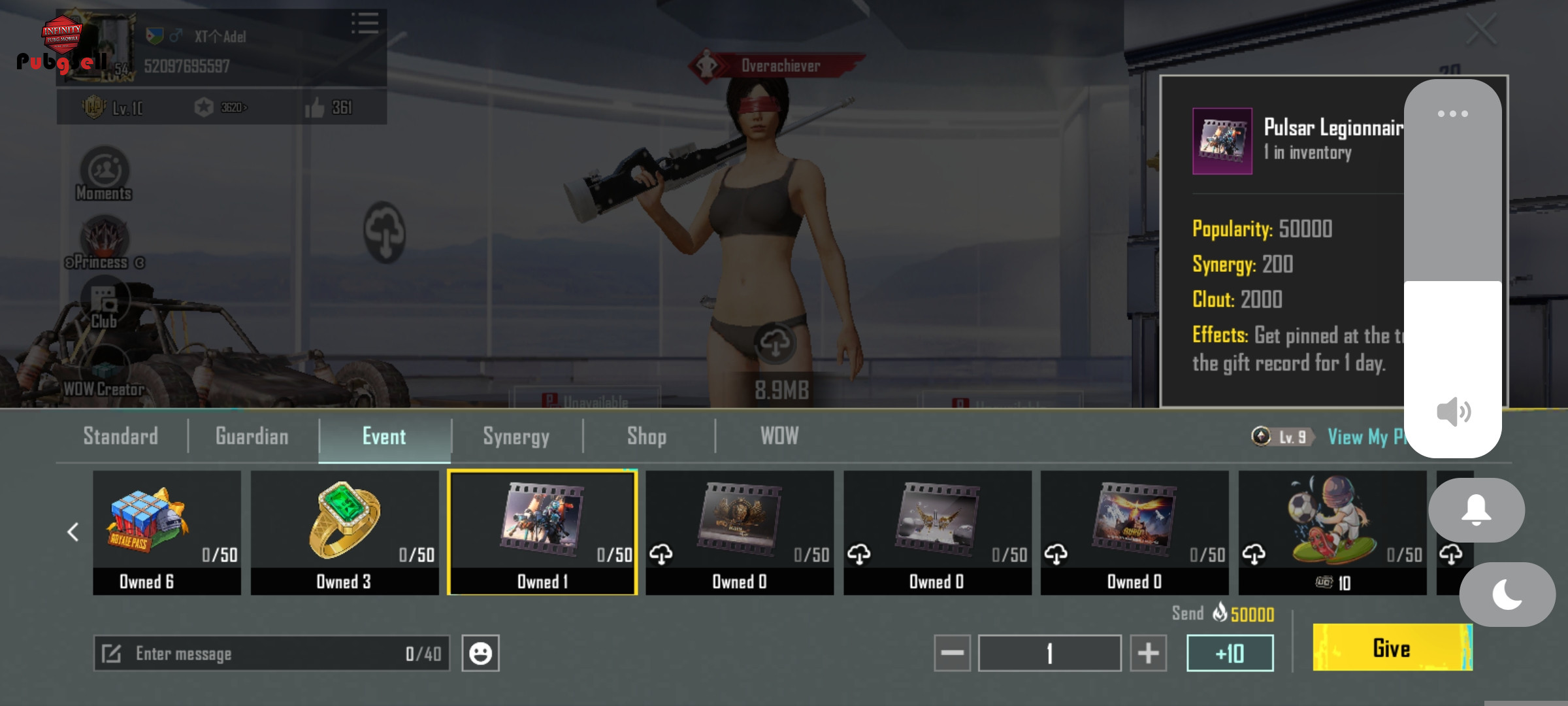
Task: Open the Guardian gift tab
Action: coord(252,436)
